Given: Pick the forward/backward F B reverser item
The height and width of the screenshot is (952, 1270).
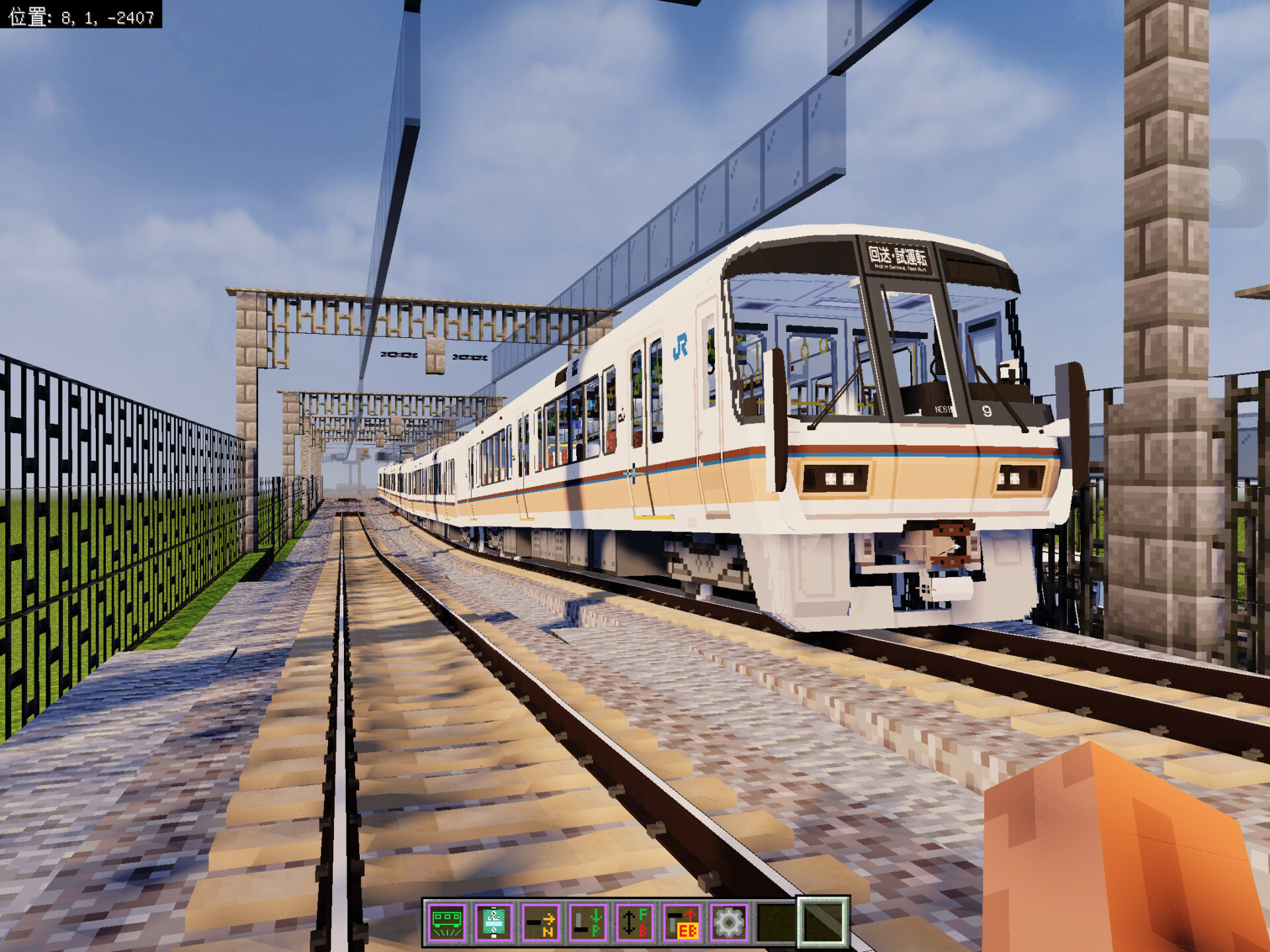Looking at the screenshot, I should click(x=635, y=922).
